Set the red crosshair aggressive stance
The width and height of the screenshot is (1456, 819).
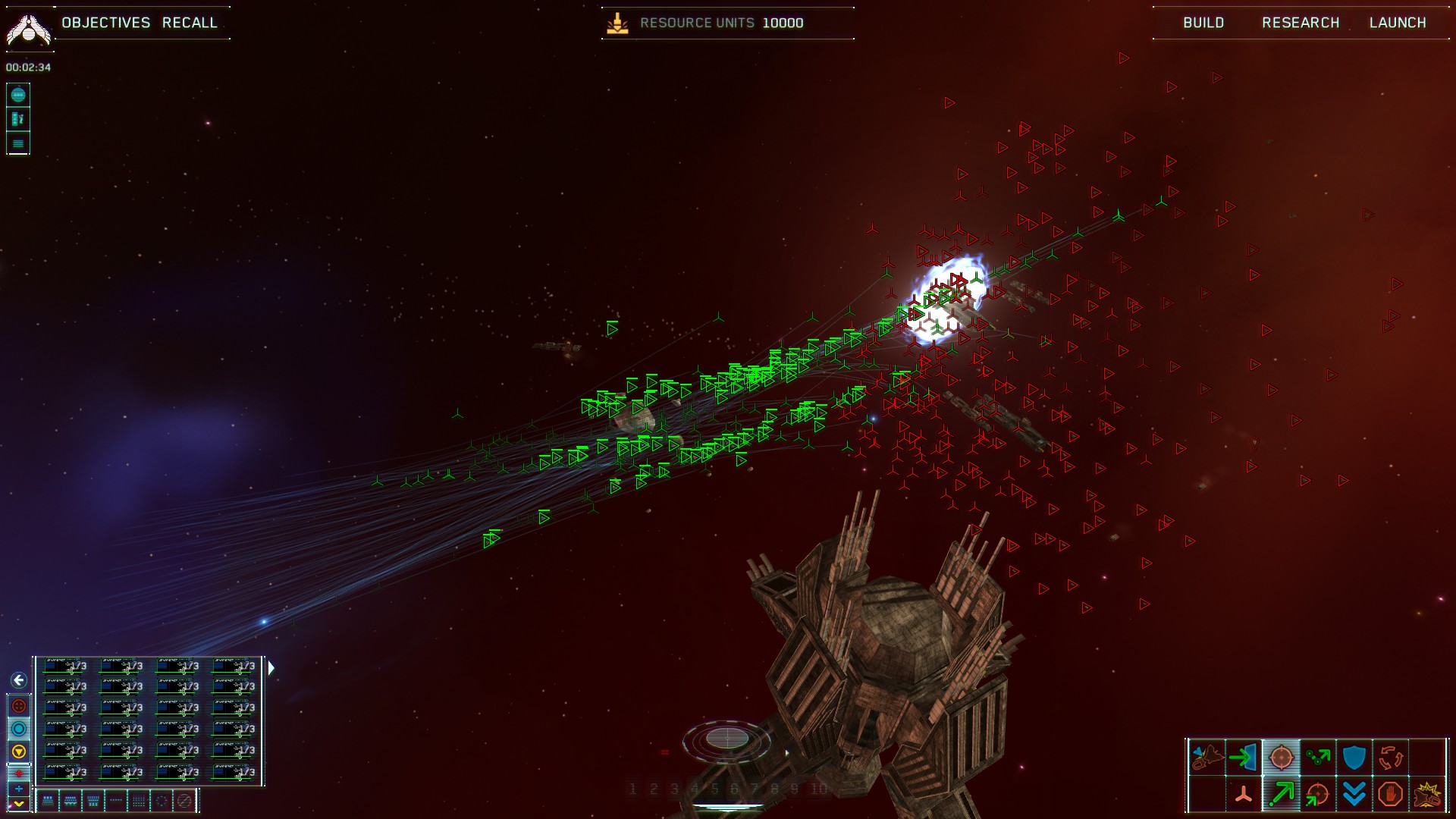(x=19, y=706)
